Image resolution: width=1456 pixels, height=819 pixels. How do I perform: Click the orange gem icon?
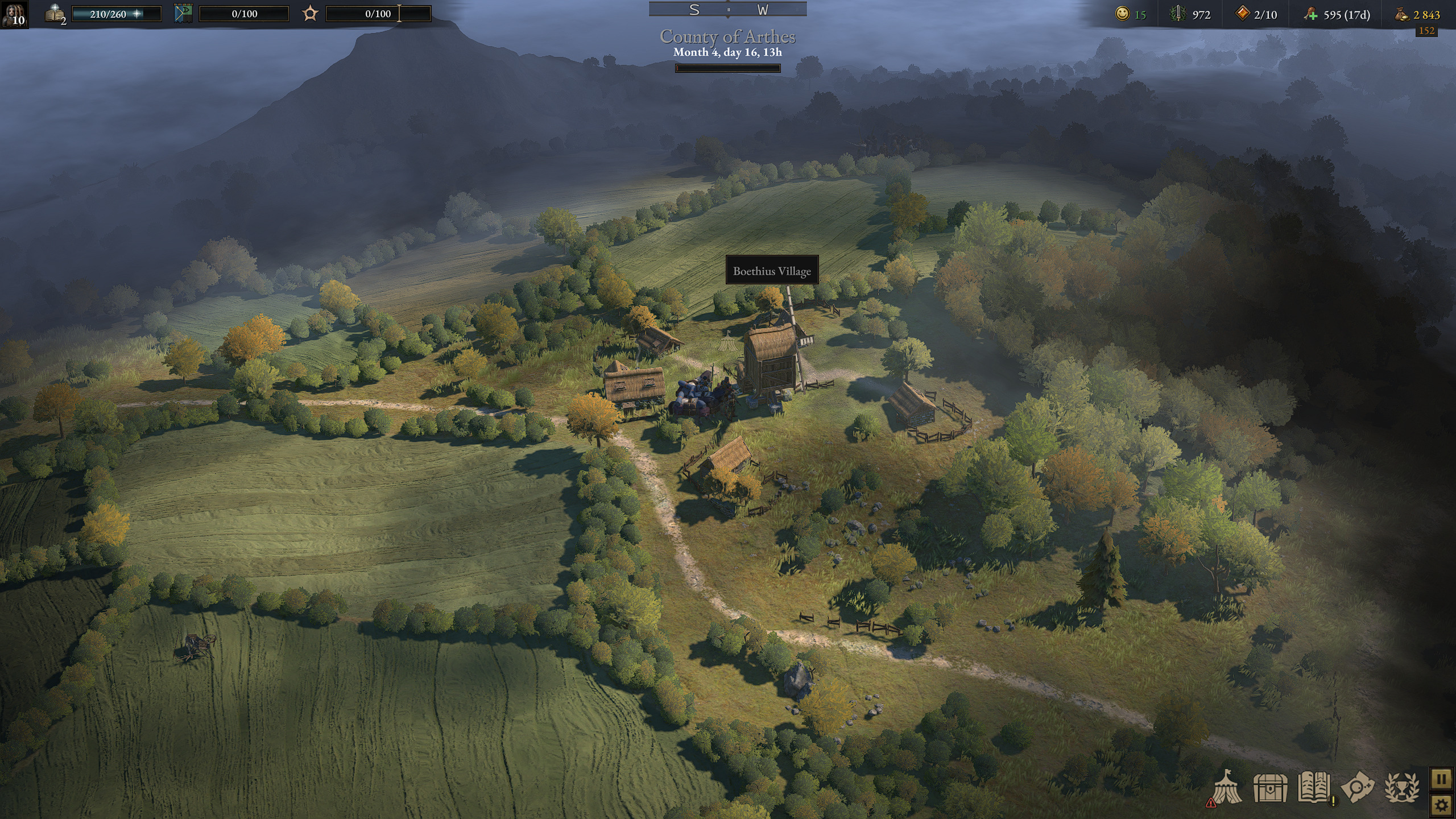tap(1242, 14)
